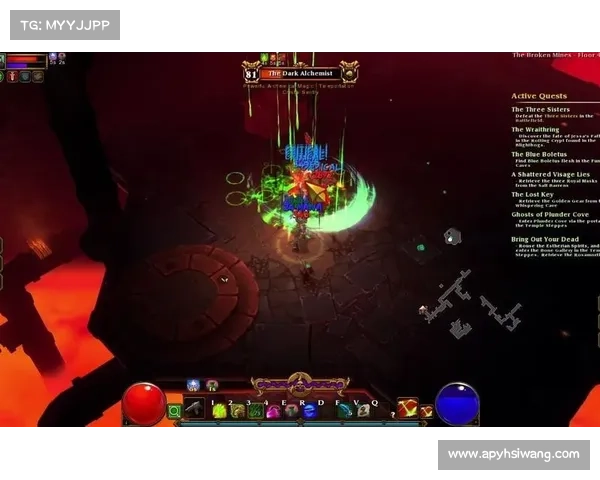Image resolution: width=600 pixels, height=480 pixels.
Task: Open The Three Sisters quest entry
Action: tap(540, 110)
